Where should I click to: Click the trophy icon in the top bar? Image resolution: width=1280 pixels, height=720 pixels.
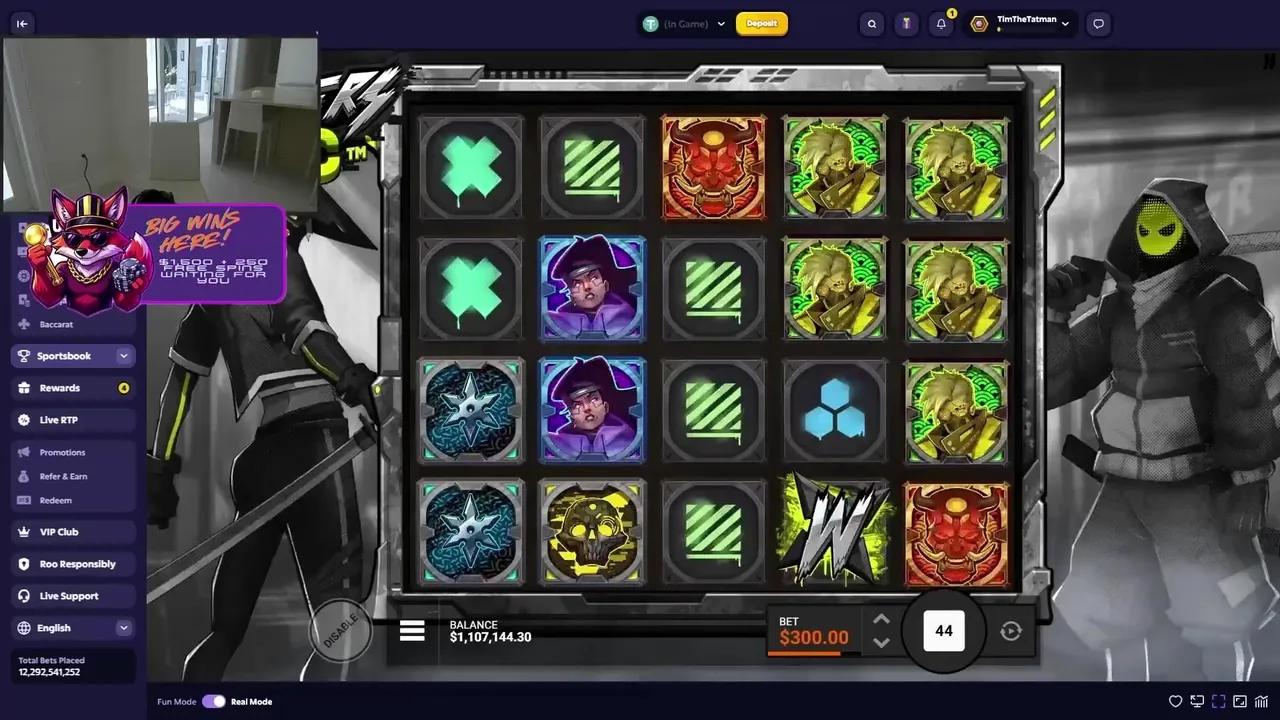coord(906,23)
